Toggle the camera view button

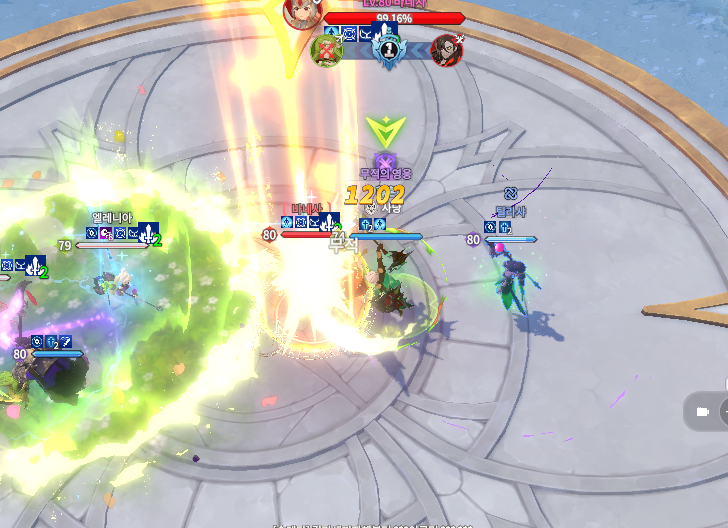pyautogui.click(x=702, y=411)
